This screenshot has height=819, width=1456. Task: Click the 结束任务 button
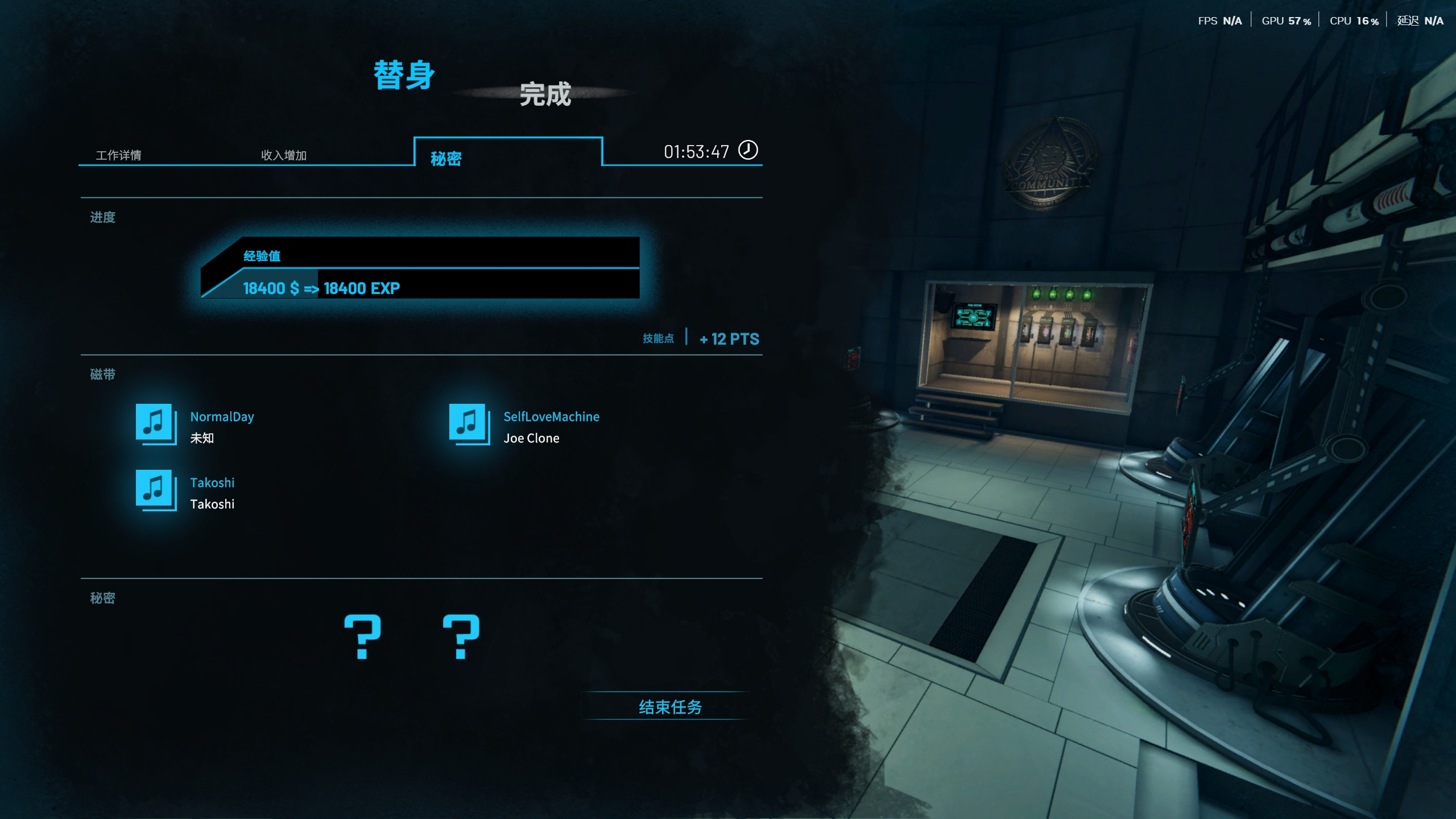point(670,706)
